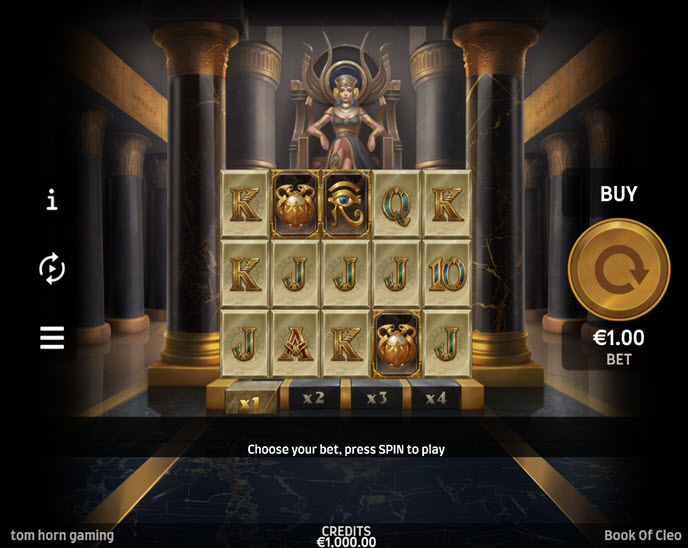Open the hamburger menu
Image resolution: width=688 pixels, height=548 pixels.
[x=52, y=338]
